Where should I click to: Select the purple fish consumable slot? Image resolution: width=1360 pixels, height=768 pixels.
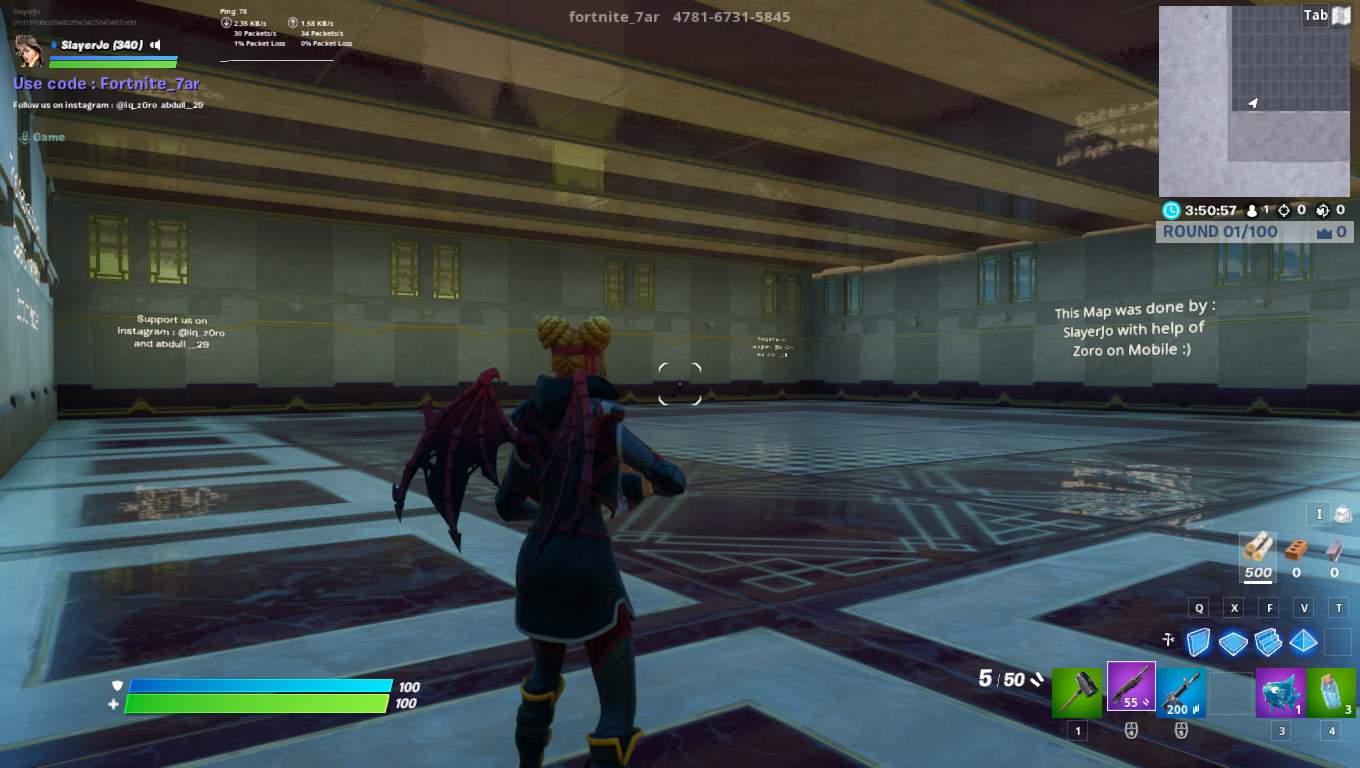click(x=1280, y=692)
